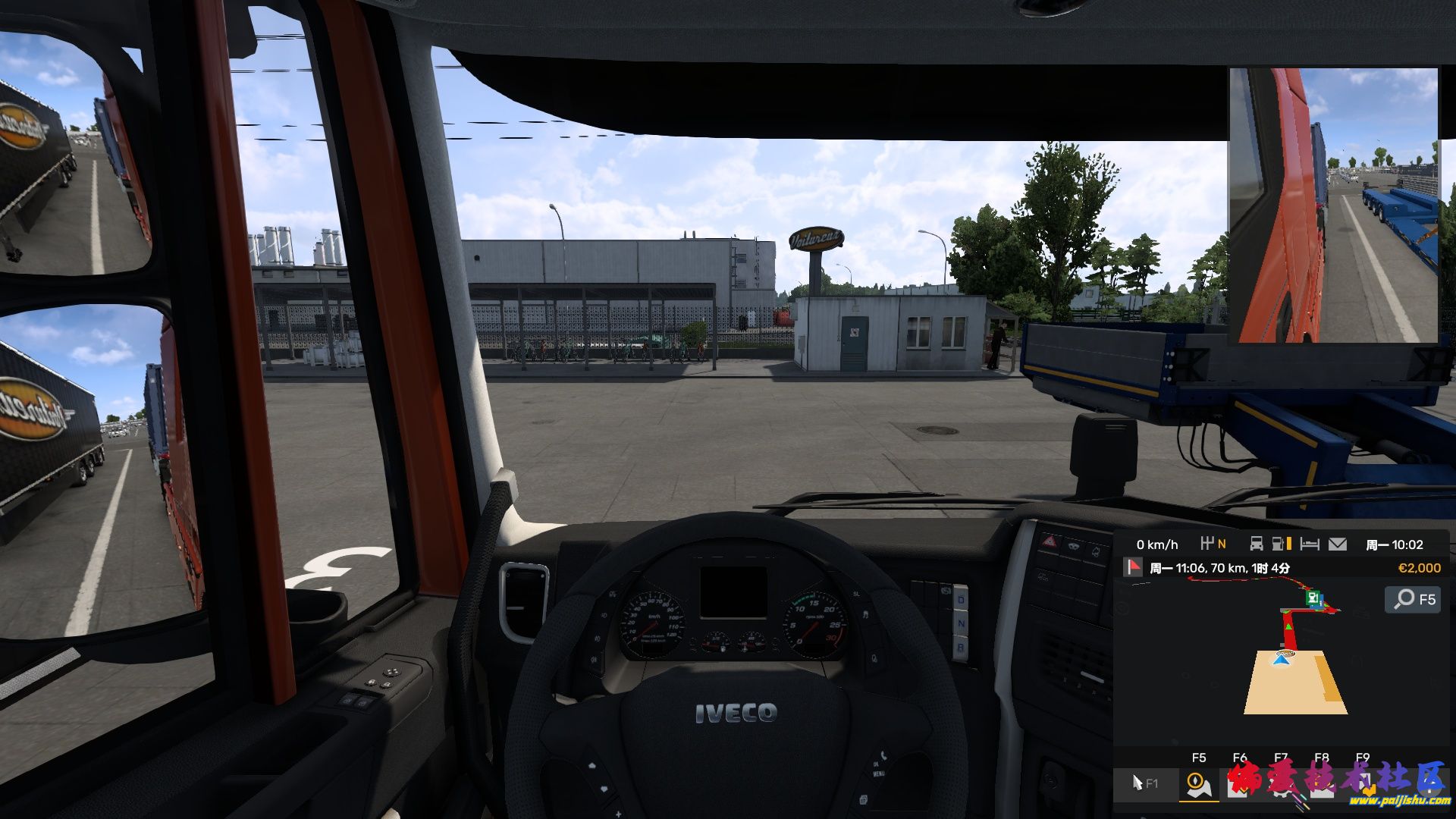Open the mail envelope icon
Viewport: 1456px width, 819px height.
[x=1338, y=544]
